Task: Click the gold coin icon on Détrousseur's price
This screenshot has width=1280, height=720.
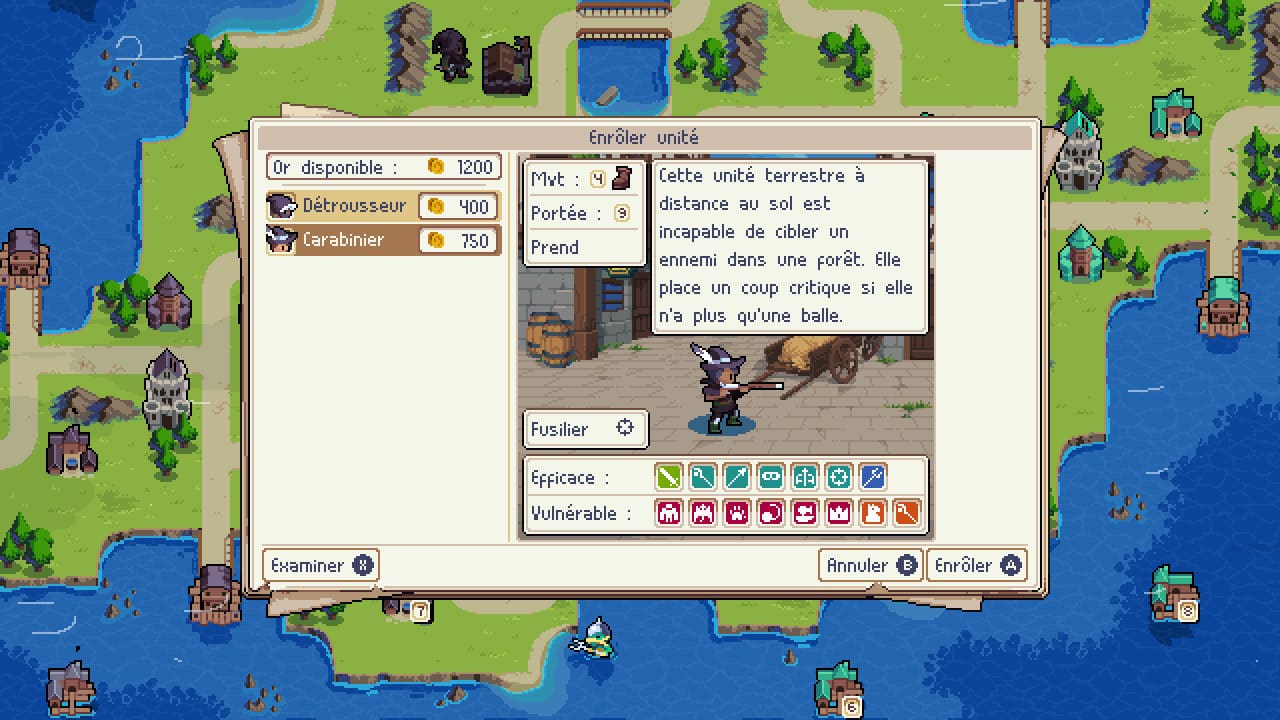Action: point(434,206)
